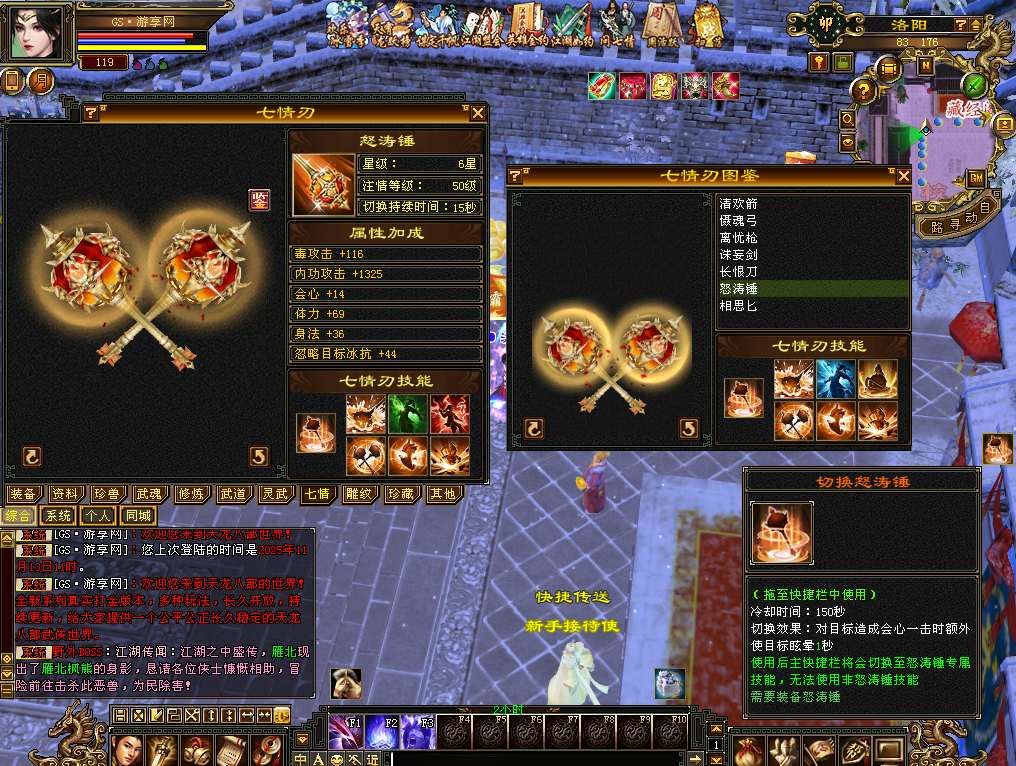The height and width of the screenshot is (766, 1016).
Task: Select 清欢箭 in the codex list
Action: click(x=739, y=204)
